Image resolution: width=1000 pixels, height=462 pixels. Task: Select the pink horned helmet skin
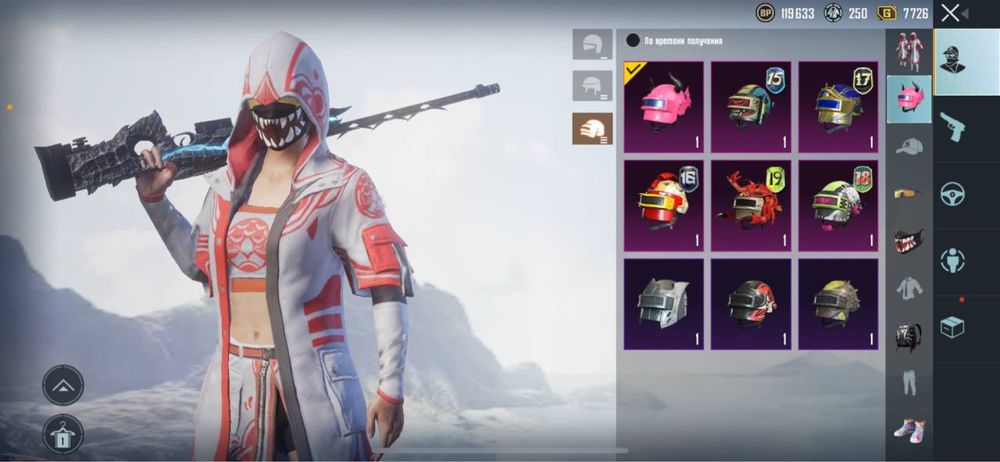click(662, 106)
